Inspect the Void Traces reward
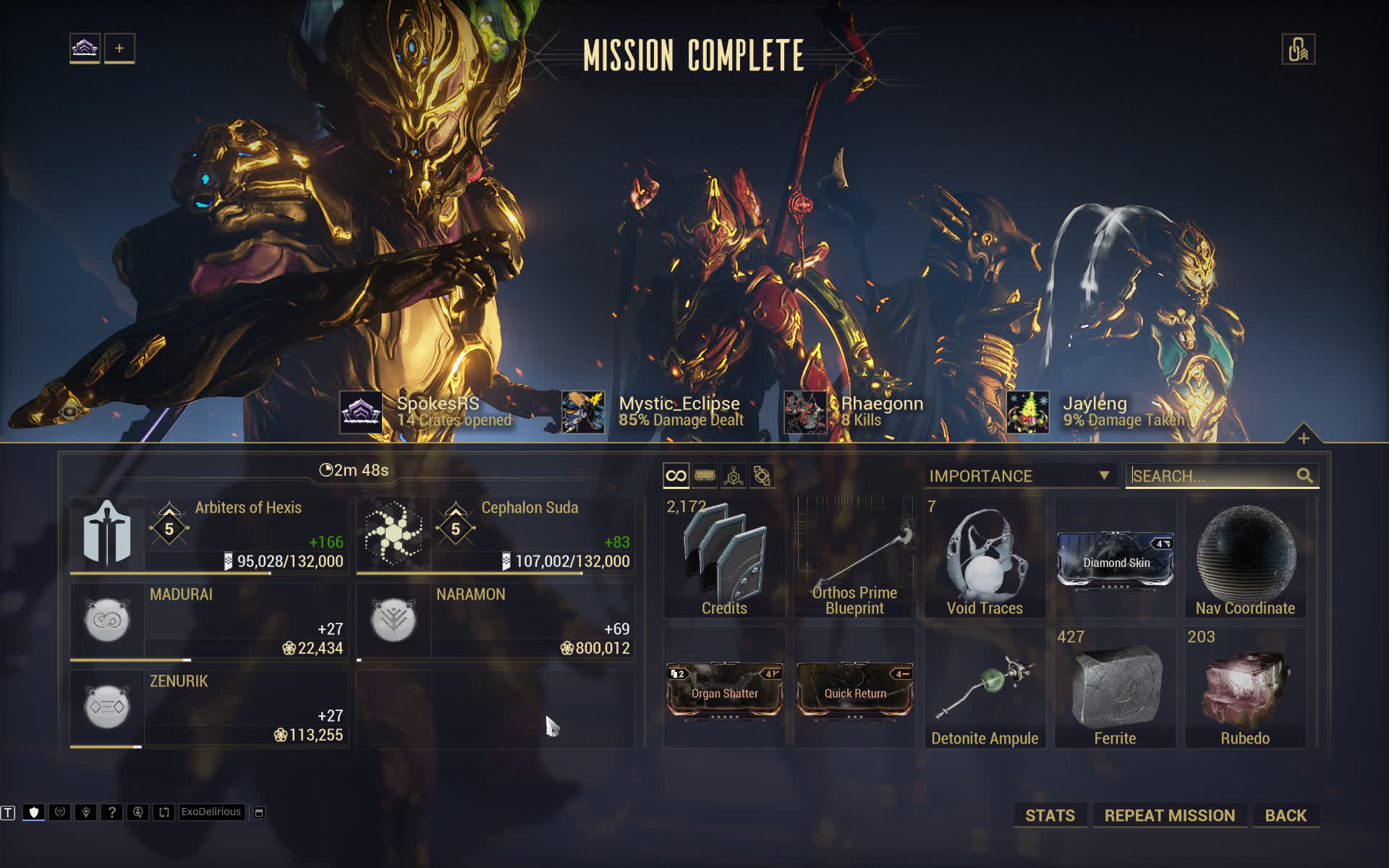 (985, 557)
